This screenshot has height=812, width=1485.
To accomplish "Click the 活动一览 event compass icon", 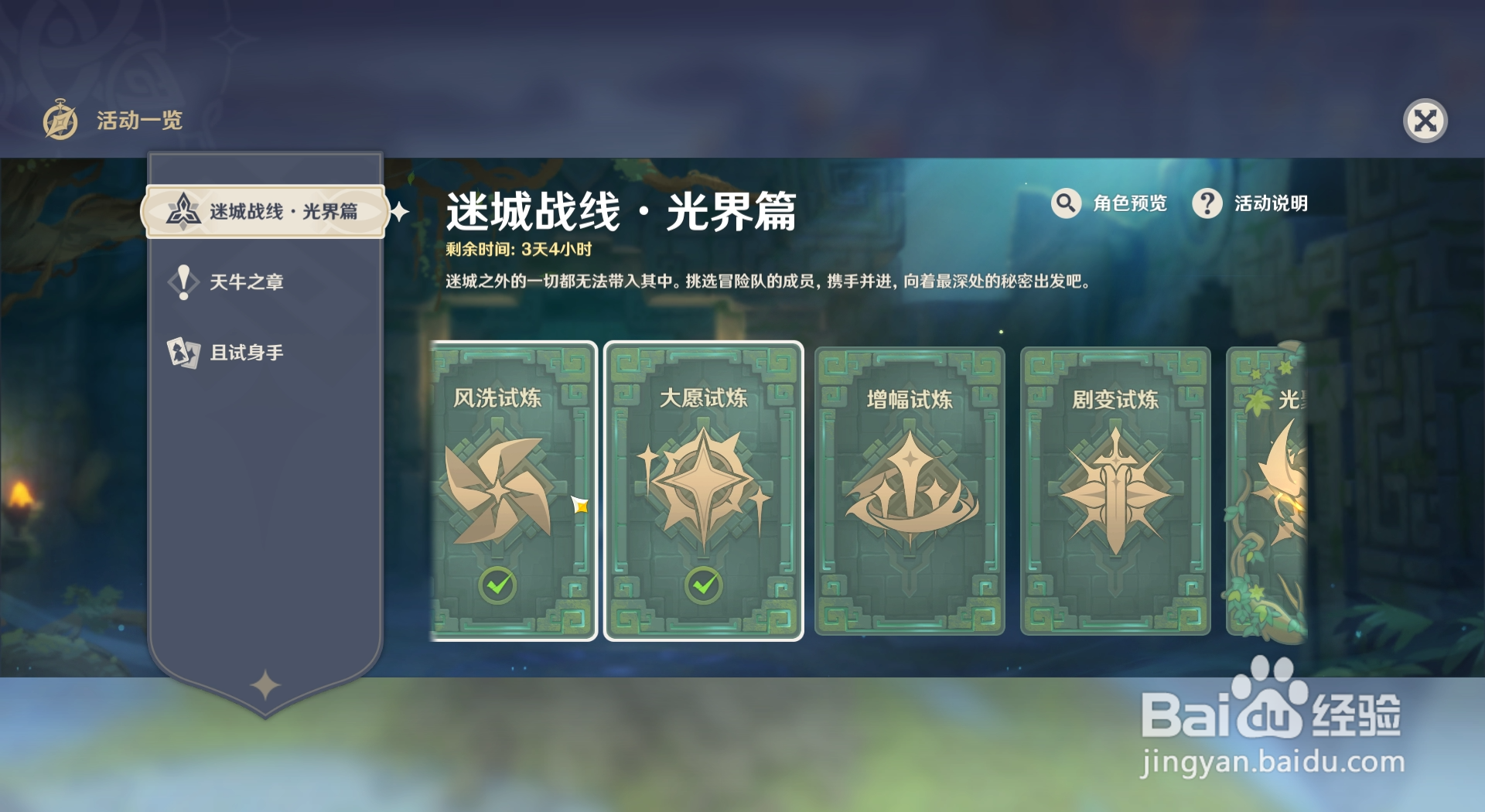I will [x=60, y=121].
